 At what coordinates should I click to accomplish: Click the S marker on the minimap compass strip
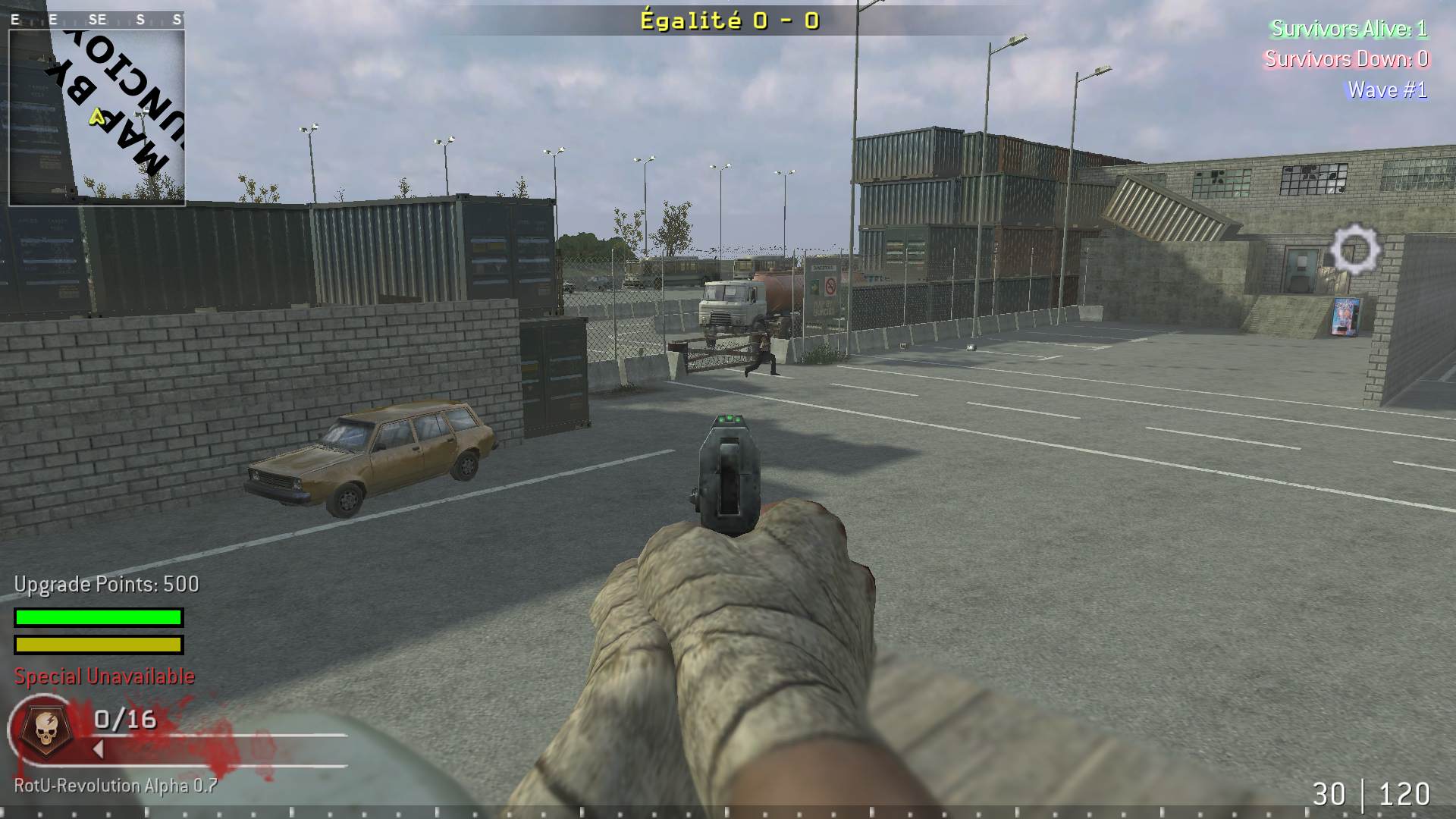(x=141, y=19)
